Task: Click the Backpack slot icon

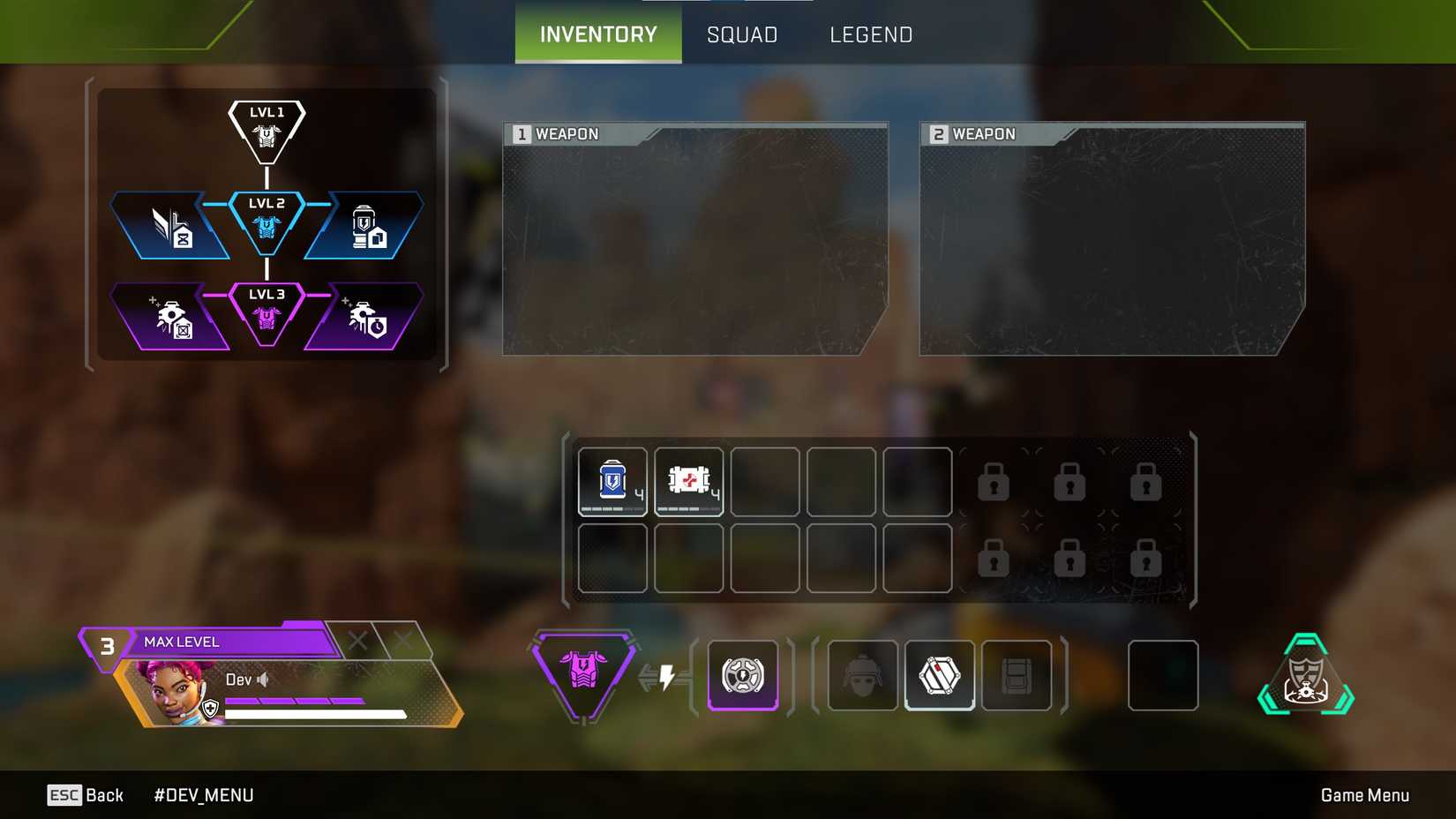Action: coord(1017,675)
